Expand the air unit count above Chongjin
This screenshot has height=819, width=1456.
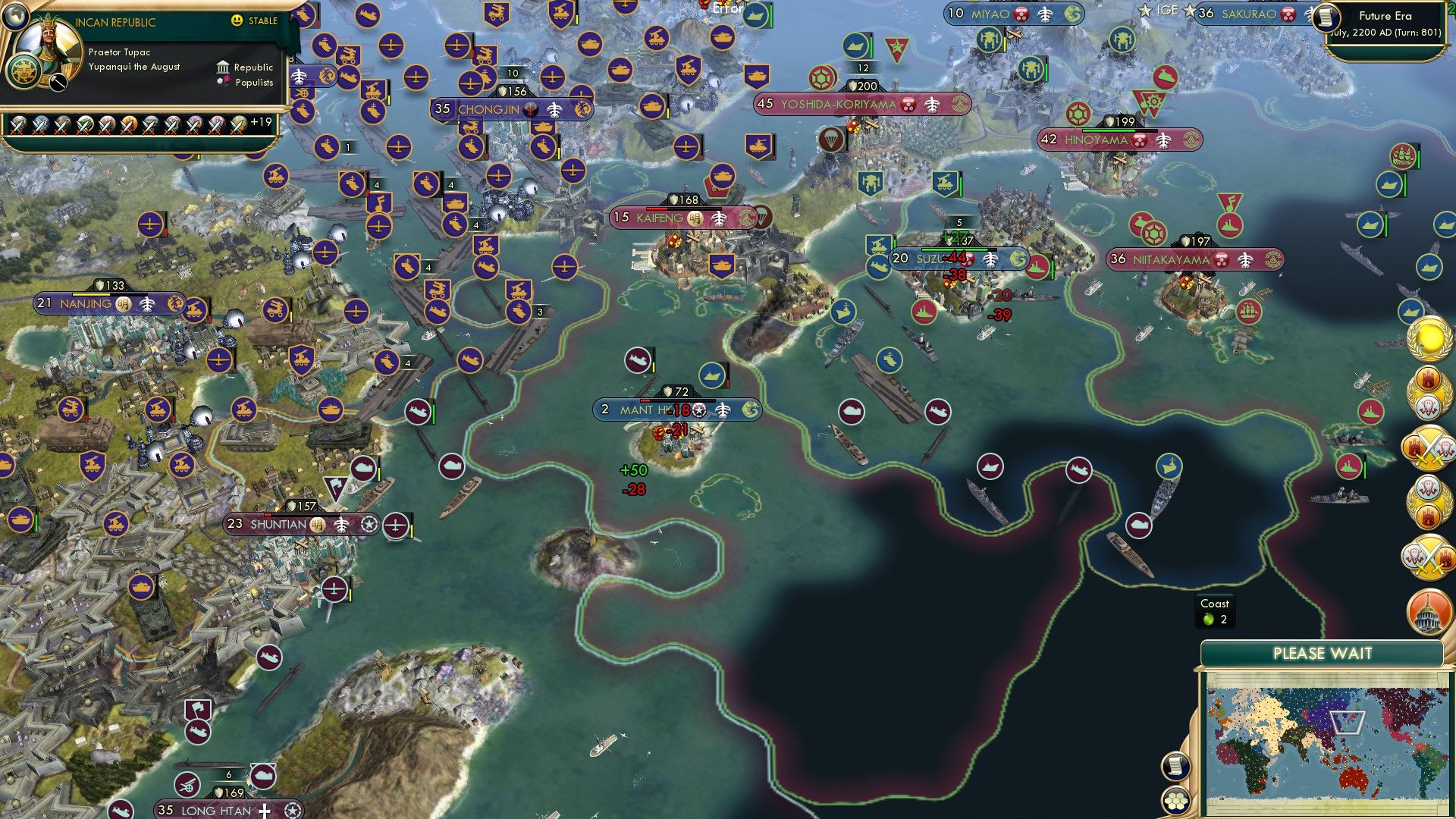pos(513,74)
